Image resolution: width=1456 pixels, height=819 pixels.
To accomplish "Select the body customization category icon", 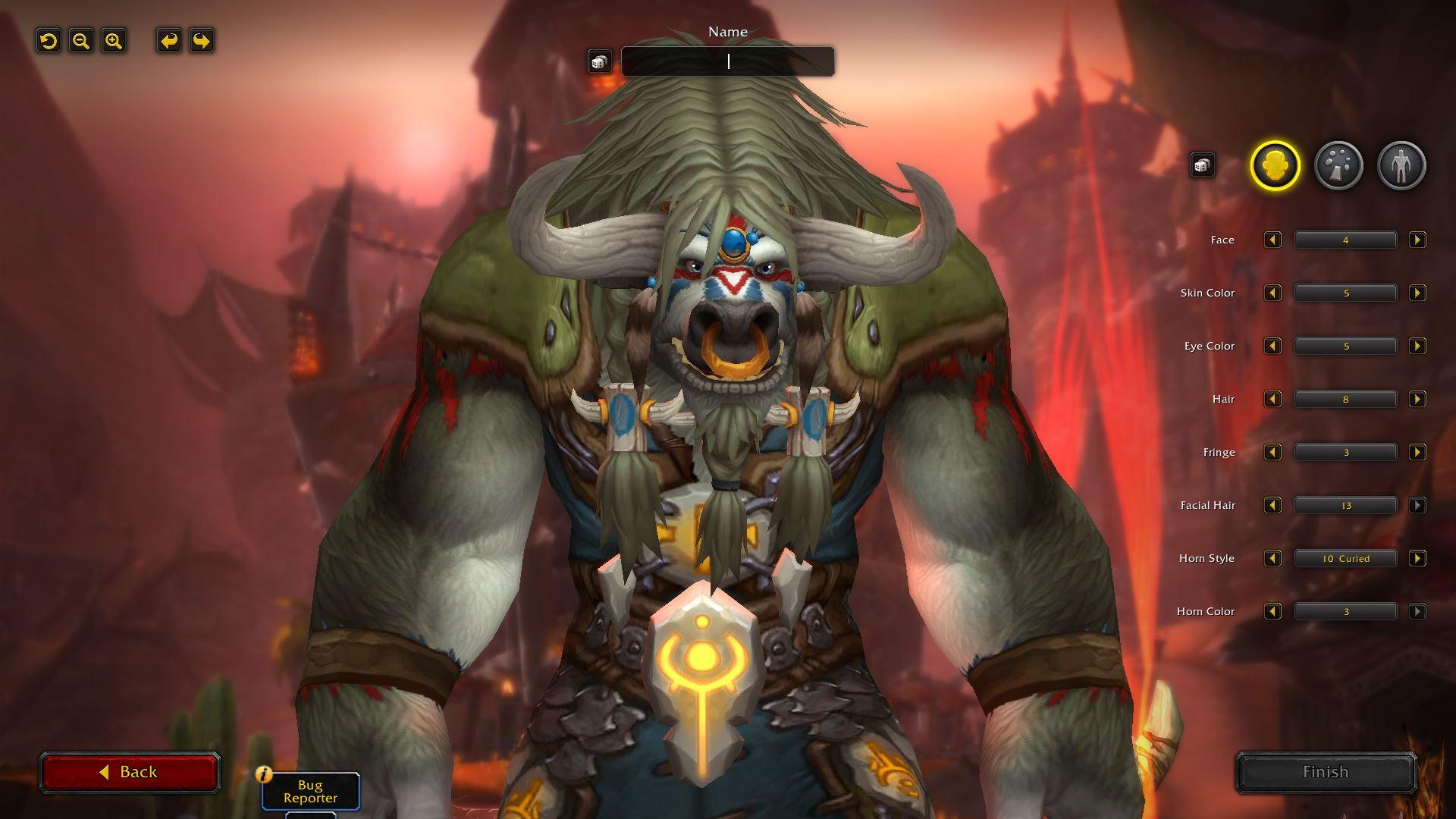I will [x=1402, y=165].
